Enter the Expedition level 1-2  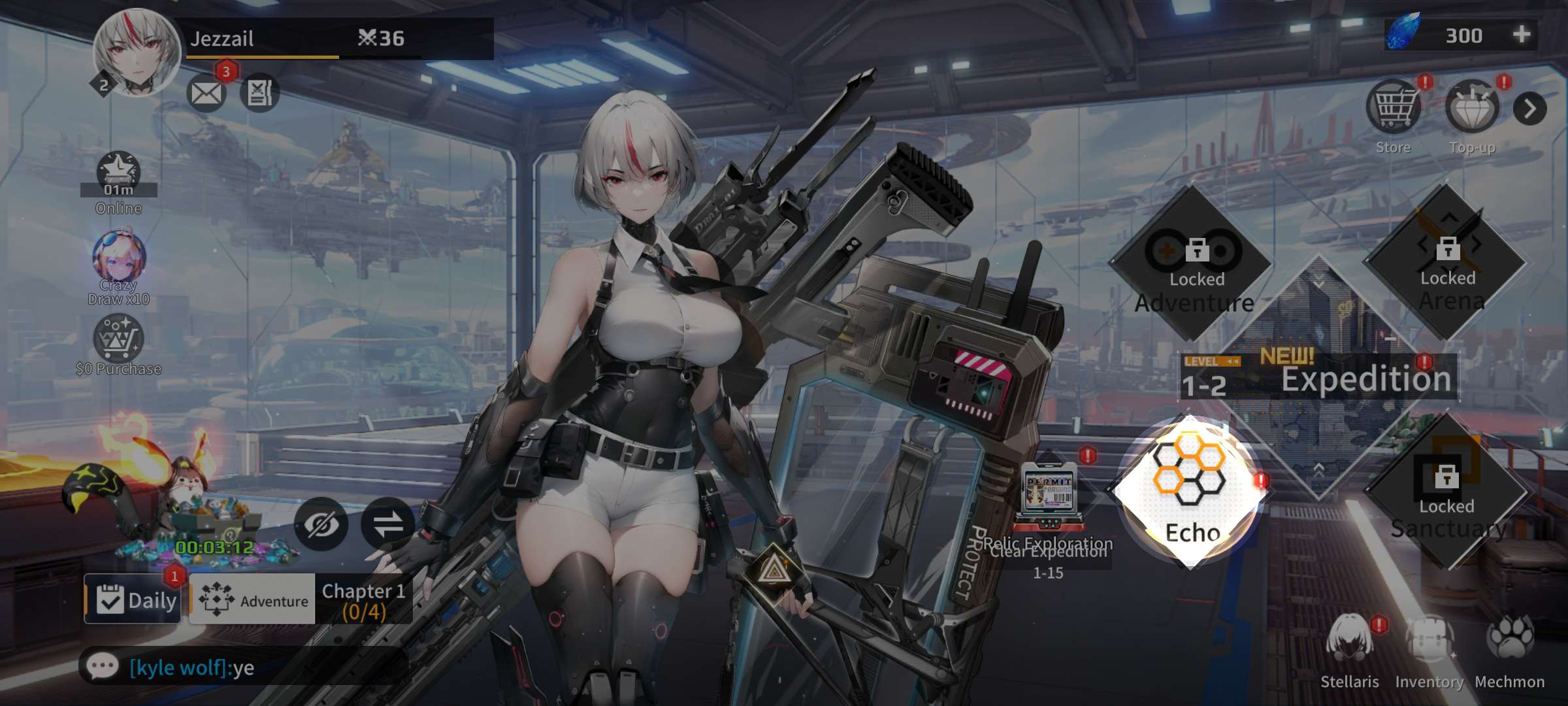tap(1320, 379)
